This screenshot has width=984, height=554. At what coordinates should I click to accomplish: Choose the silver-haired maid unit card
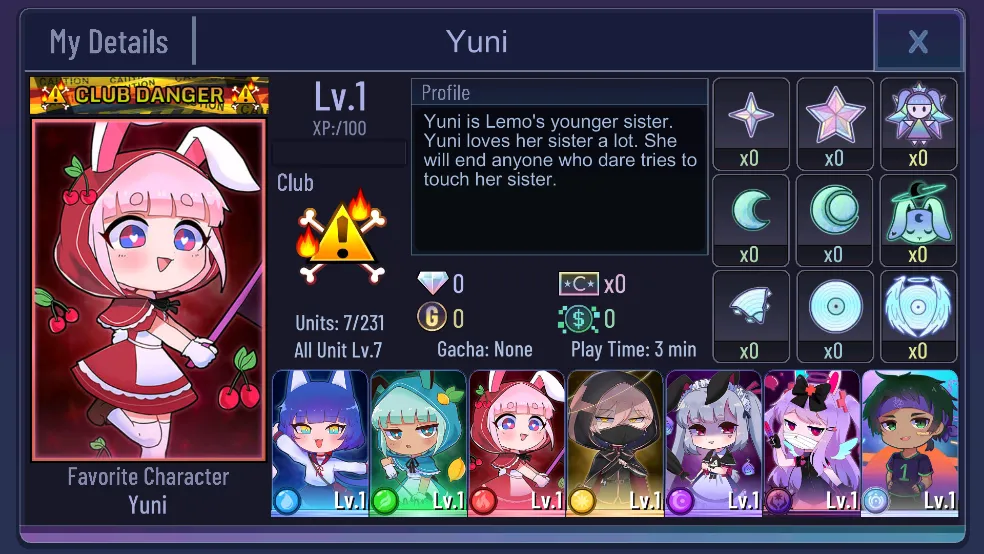(x=713, y=443)
